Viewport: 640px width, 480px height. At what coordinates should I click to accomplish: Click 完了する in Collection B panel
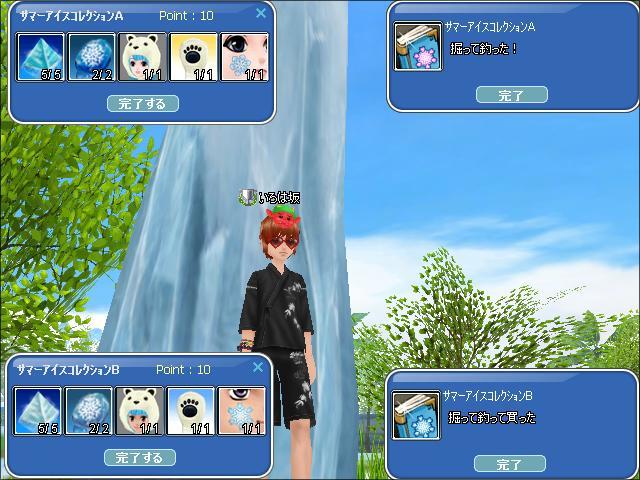(x=140, y=457)
